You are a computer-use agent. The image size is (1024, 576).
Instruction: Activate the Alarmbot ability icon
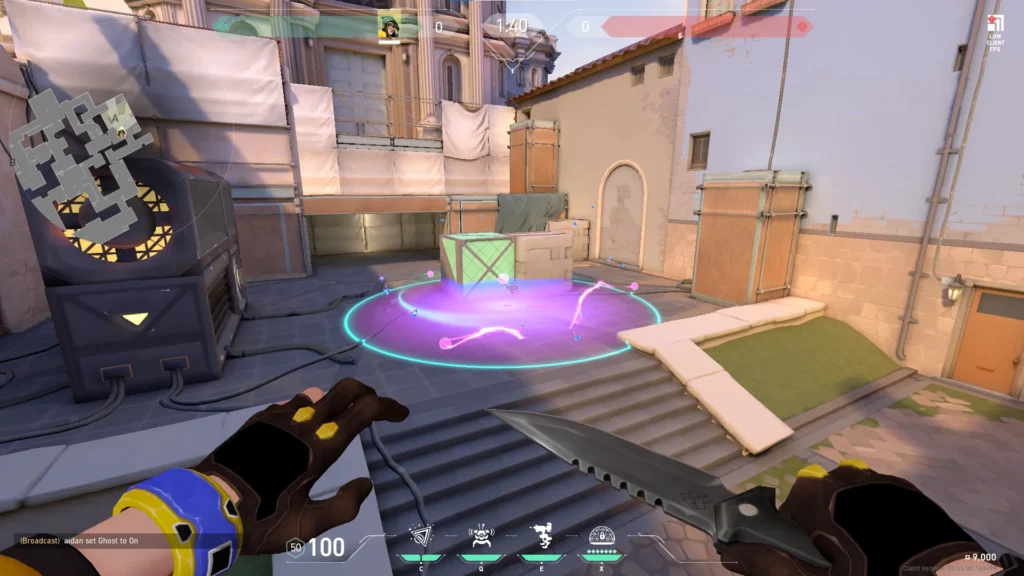(480, 539)
